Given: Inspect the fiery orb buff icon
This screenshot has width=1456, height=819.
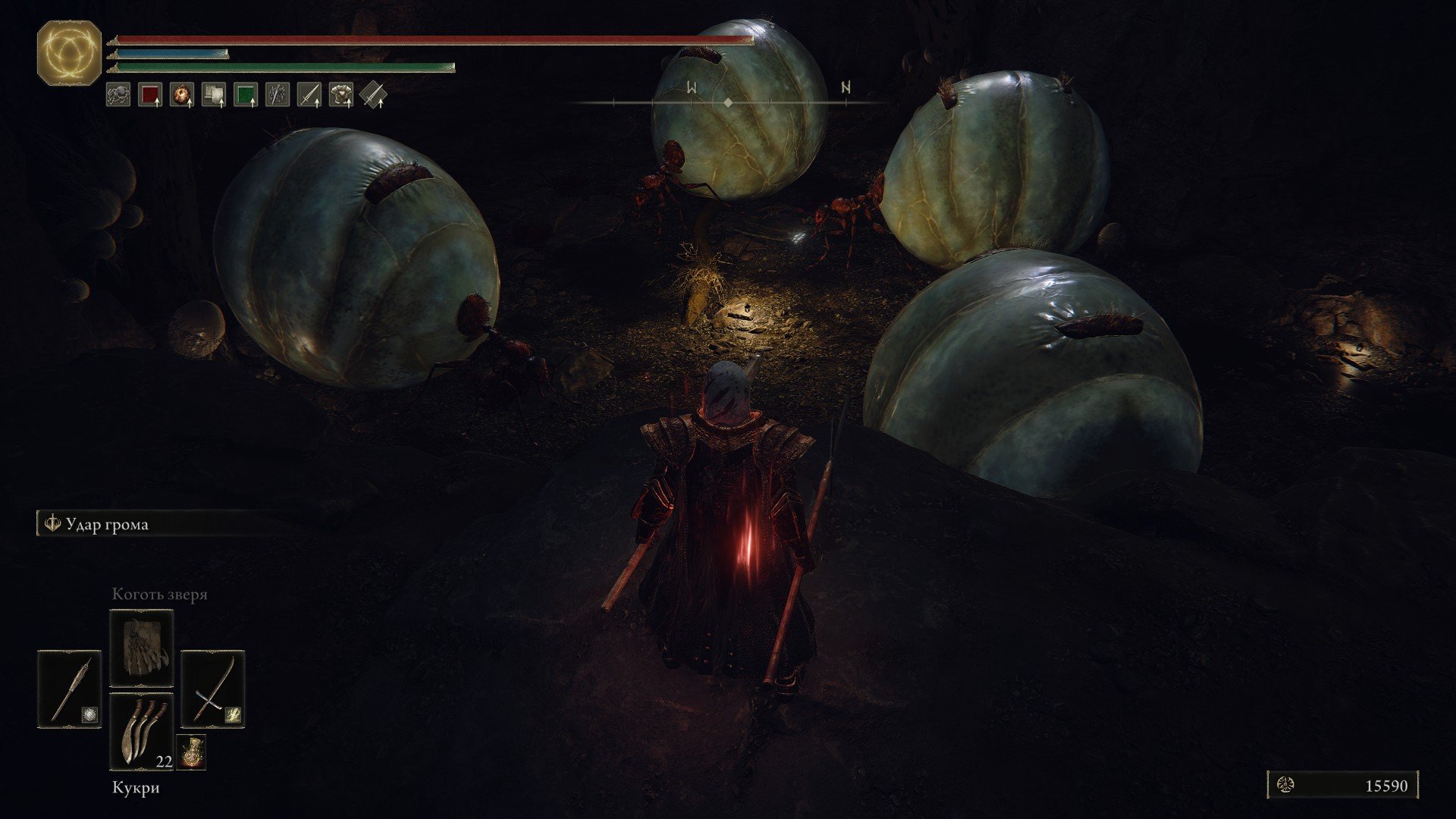Looking at the screenshot, I should pyautogui.click(x=182, y=95).
